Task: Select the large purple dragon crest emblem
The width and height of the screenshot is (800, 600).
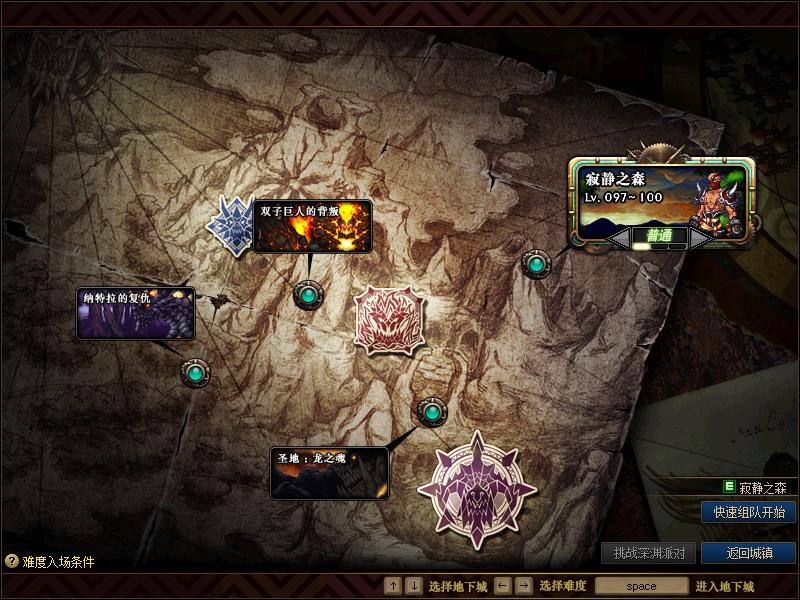Action: [476, 488]
